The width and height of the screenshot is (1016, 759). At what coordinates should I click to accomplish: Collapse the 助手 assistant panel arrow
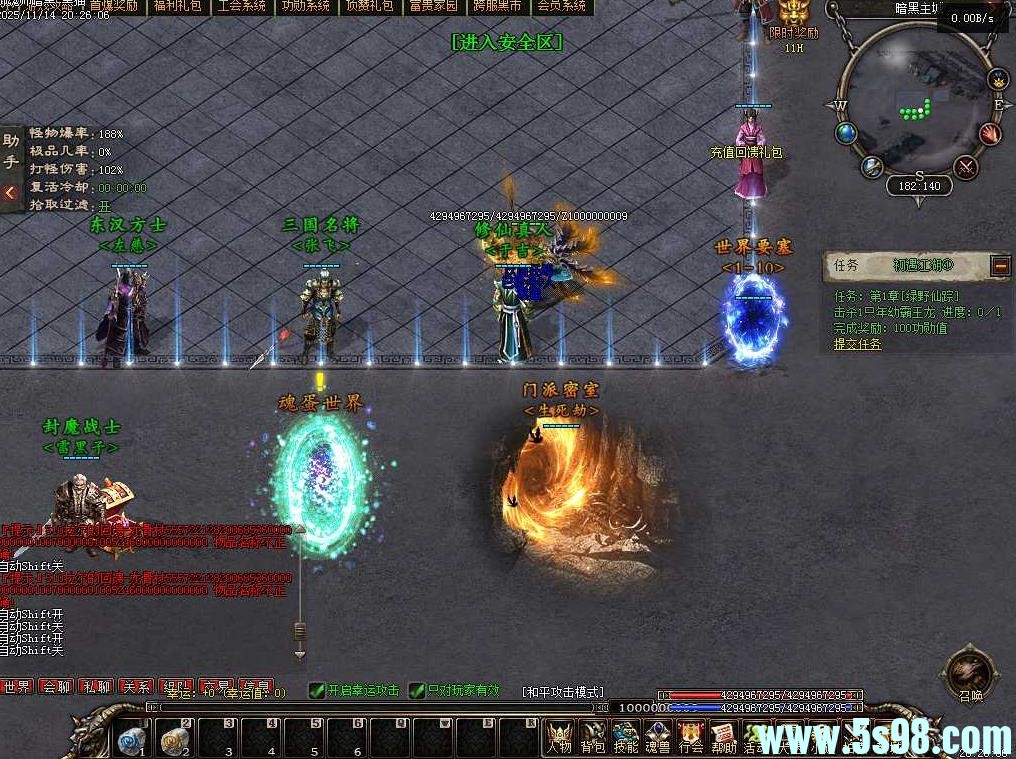coord(10,192)
